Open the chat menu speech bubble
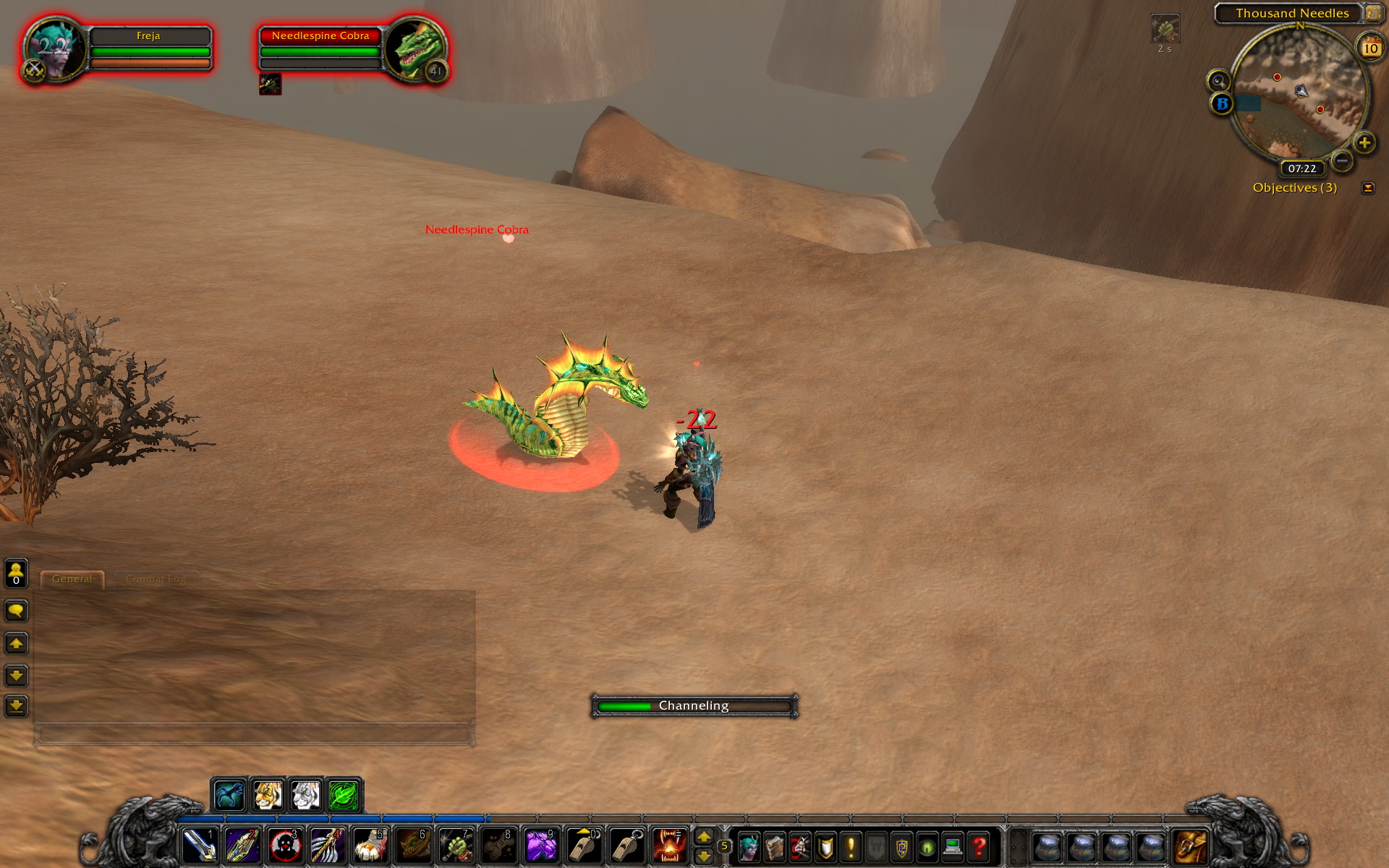The width and height of the screenshot is (1389, 868). coord(16,611)
